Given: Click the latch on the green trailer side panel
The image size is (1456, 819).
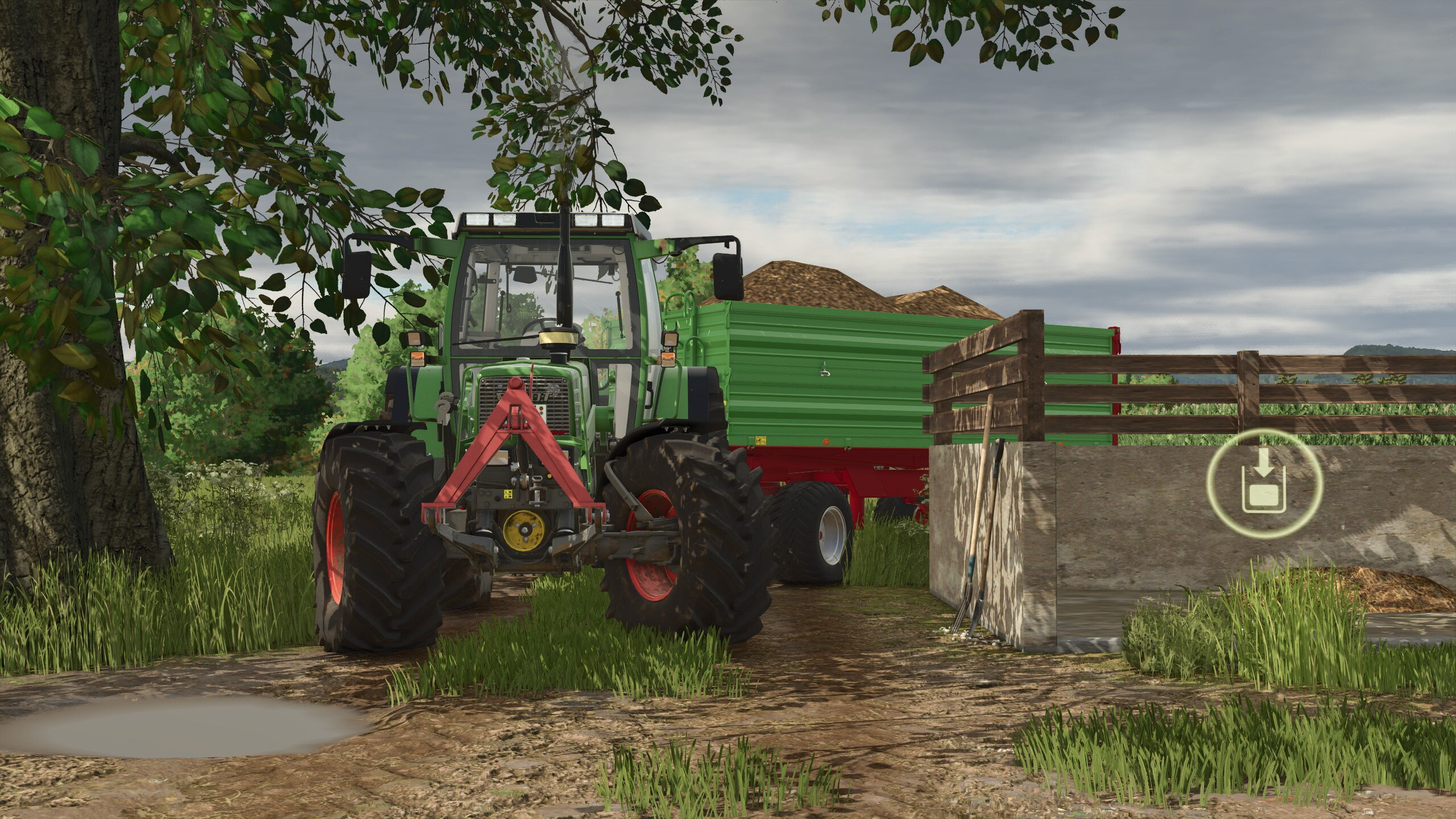Looking at the screenshot, I should [825, 369].
